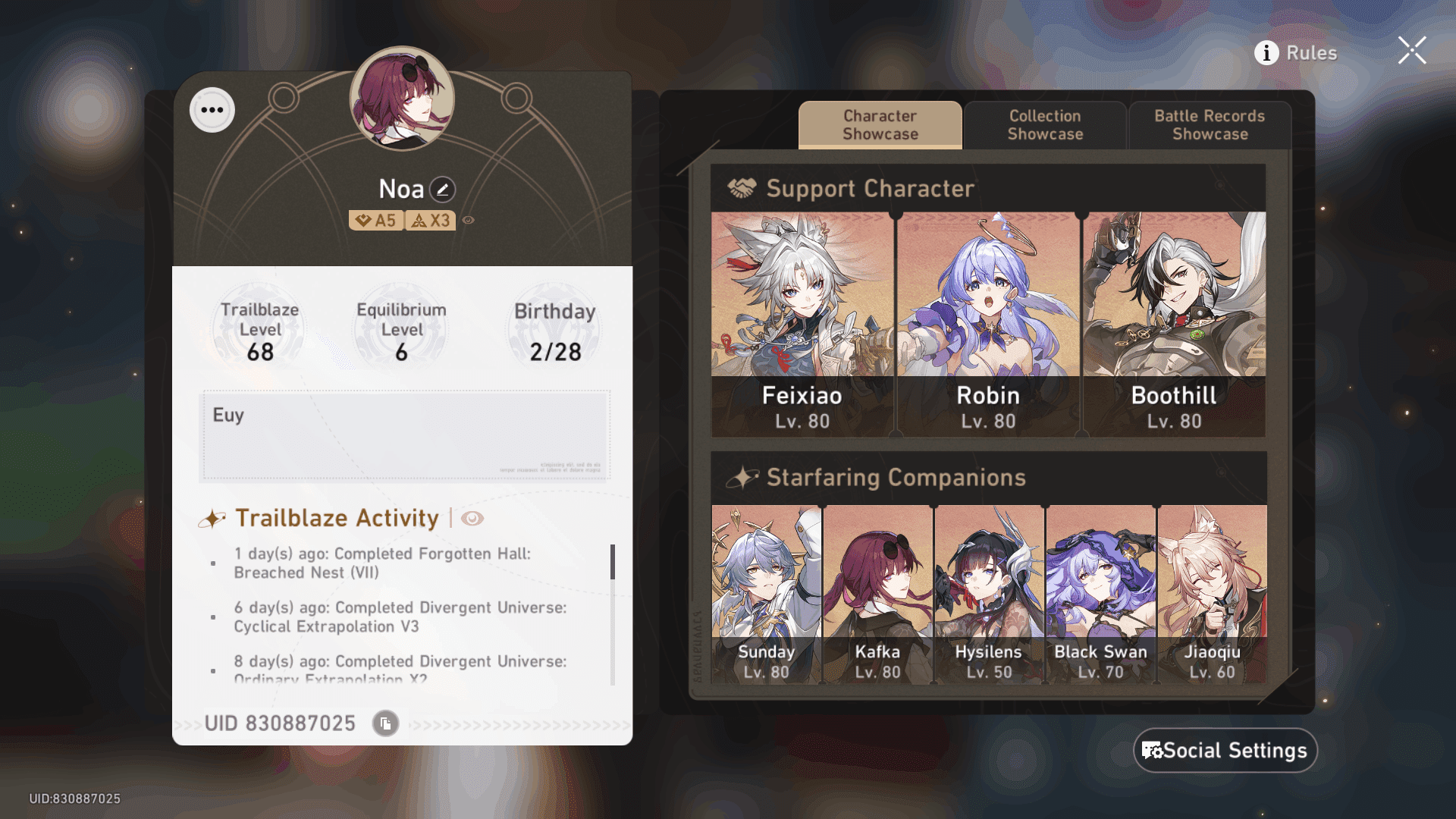Click the star icon beside Starfaring Companions
Screen dimensions: 1456x819
point(745,477)
